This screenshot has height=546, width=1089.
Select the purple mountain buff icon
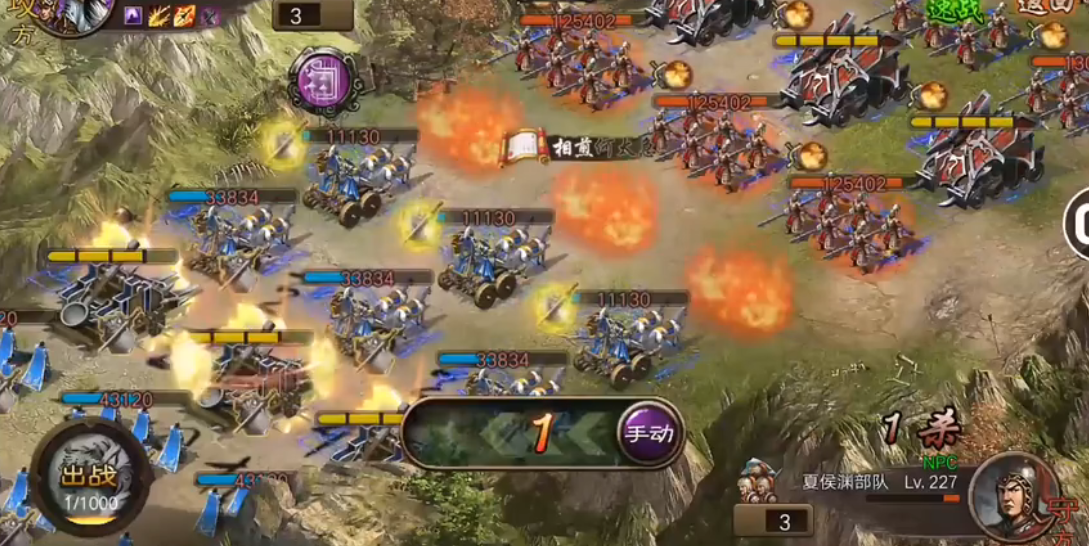[x=133, y=15]
